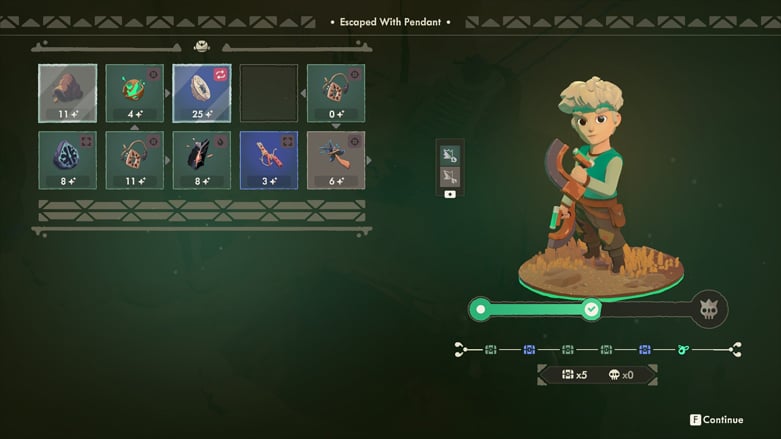This screenshot has width=781, height=439.
Task: Click the crowned skull boss icon
Action: tap(710, 310)
